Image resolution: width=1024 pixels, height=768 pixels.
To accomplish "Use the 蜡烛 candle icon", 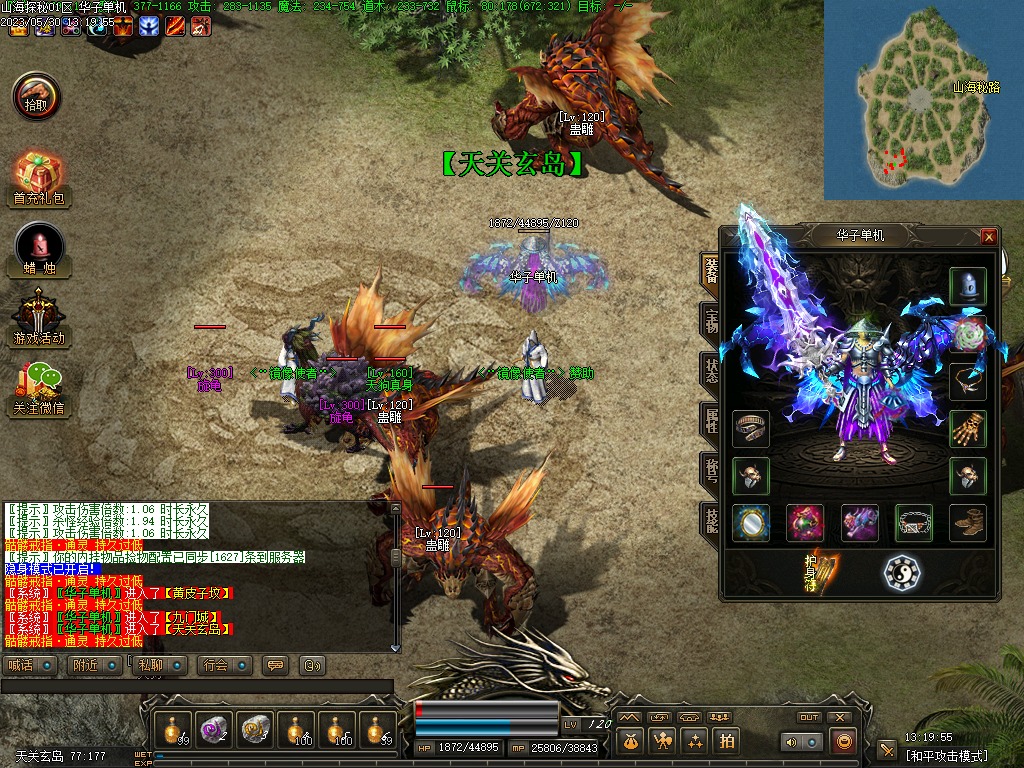I will [x=39, y=248].
